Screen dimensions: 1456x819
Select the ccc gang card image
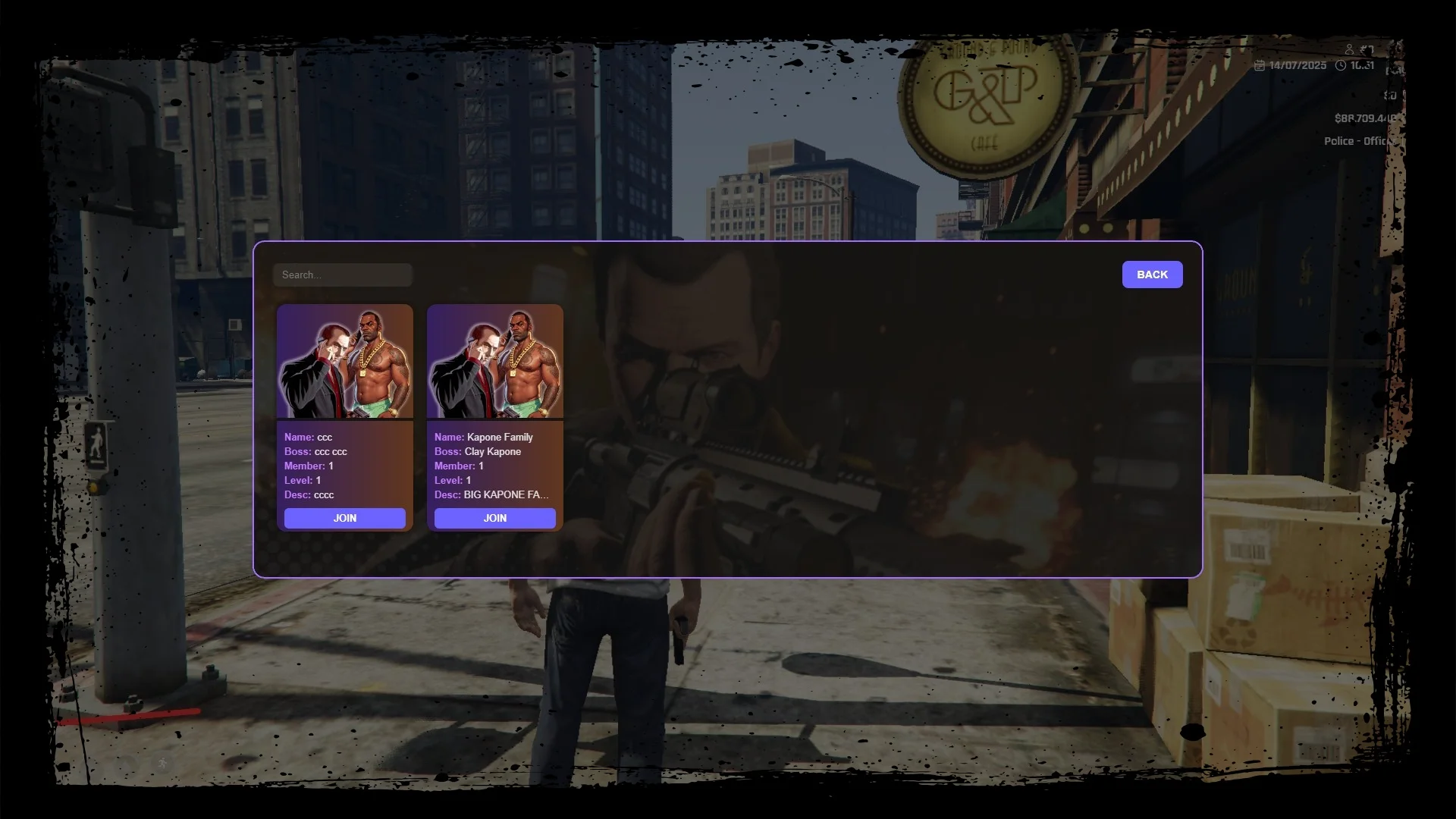345,362
